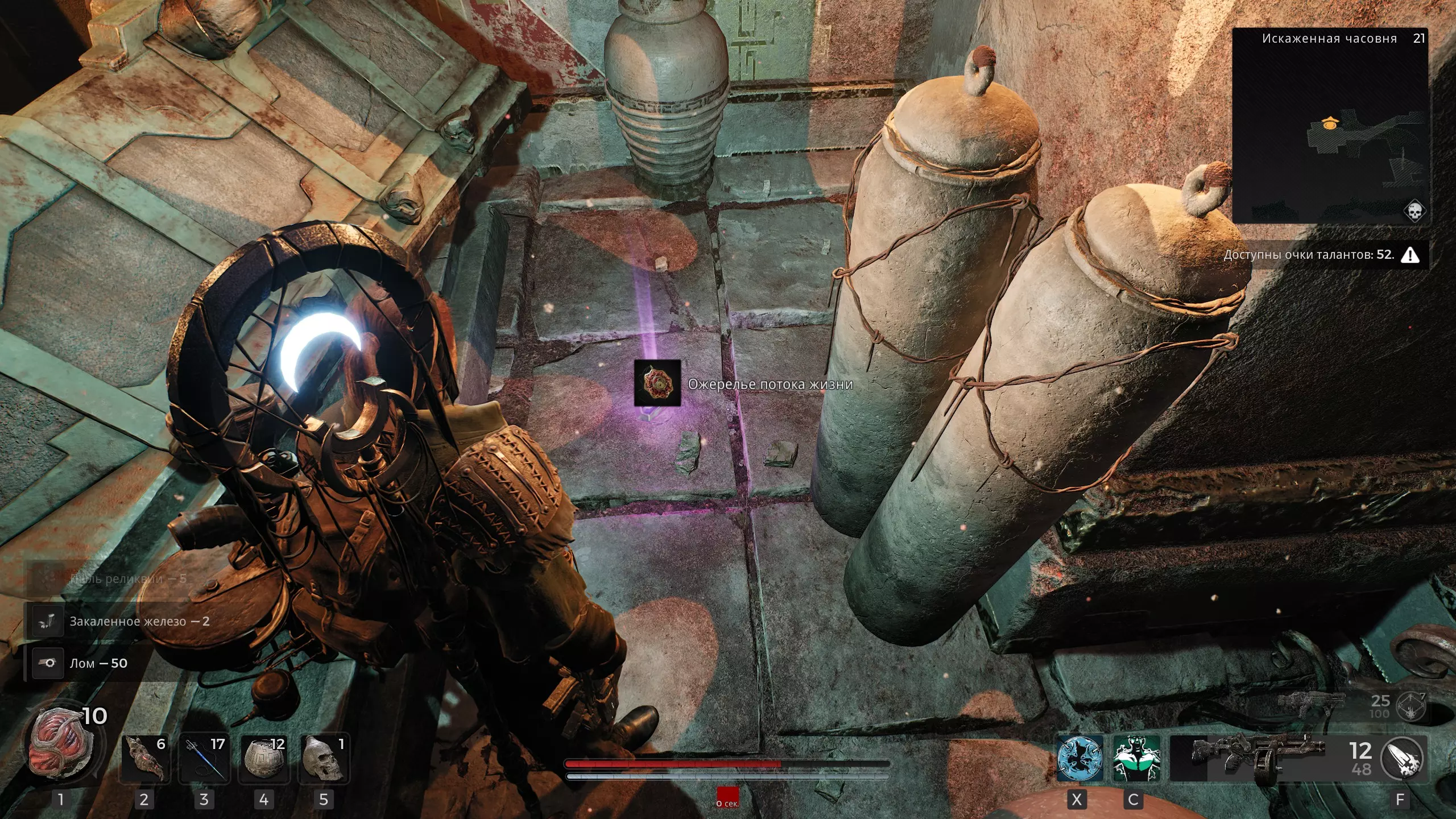The image size is (1456, 819).
Task: Use the blue needle-and-thread consumable
Action: (x=204, y=758)
